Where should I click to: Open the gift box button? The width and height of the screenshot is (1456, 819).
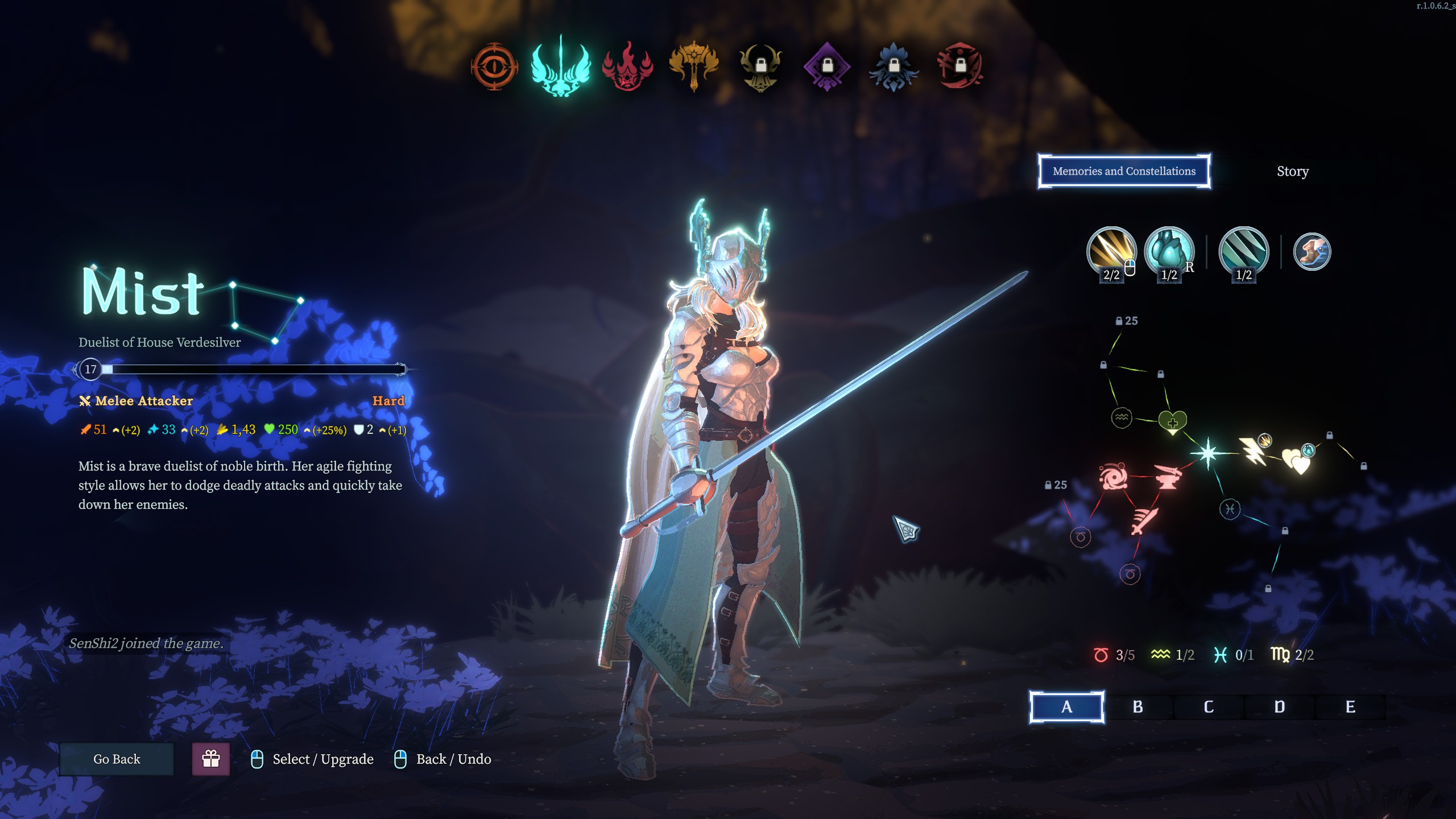(211, 759)
